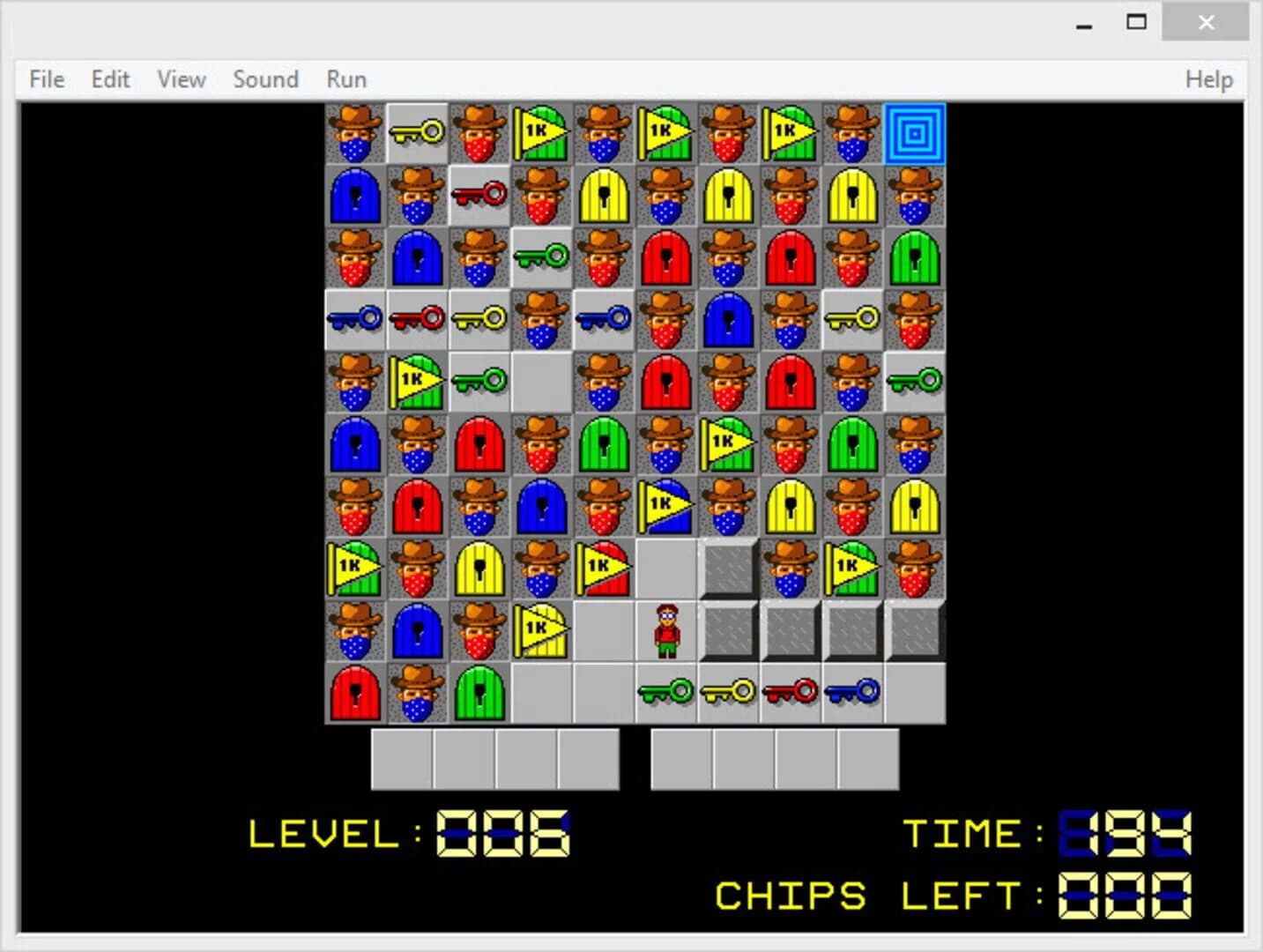The height and width of the screenshot is (952, 1263).
Task: Click the blue key on the bottom row
Action: [x=852, y=692]
